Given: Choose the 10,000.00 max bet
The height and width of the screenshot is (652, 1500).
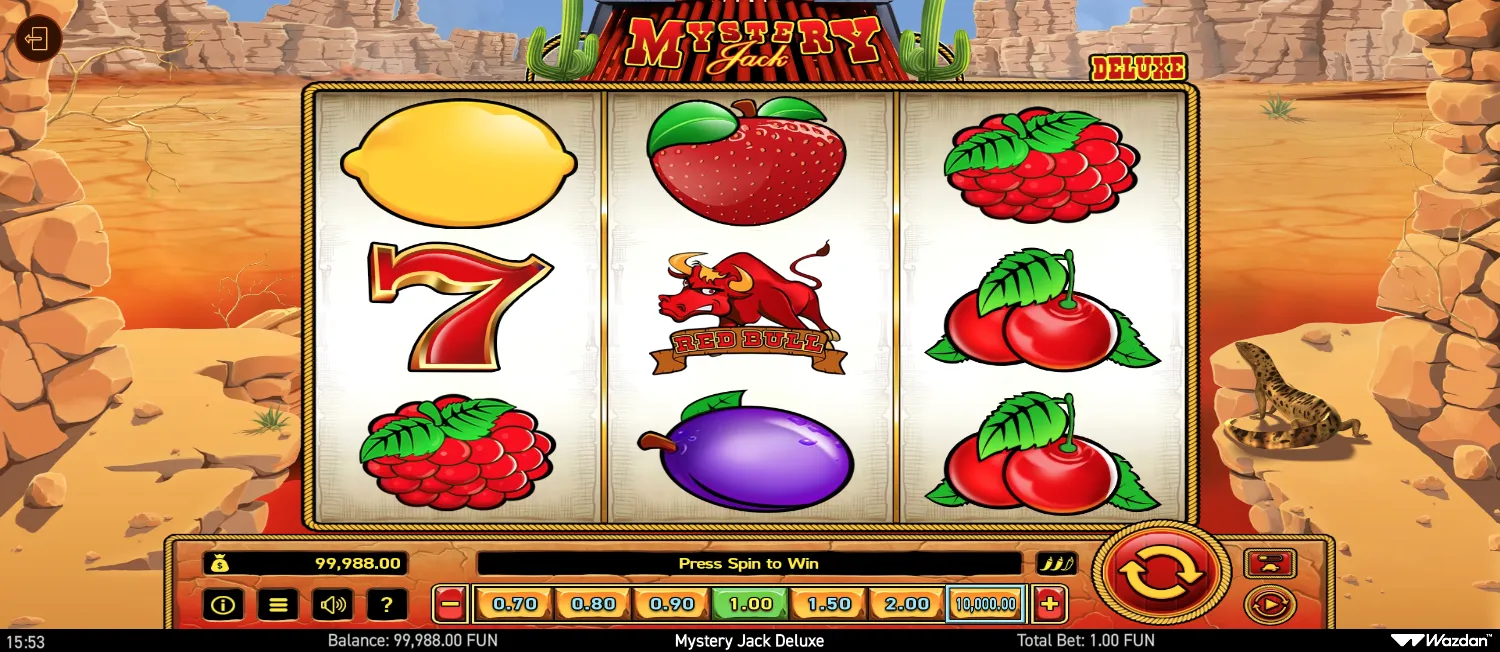Looking at the screenshot, I should click(x=985, y=604).
